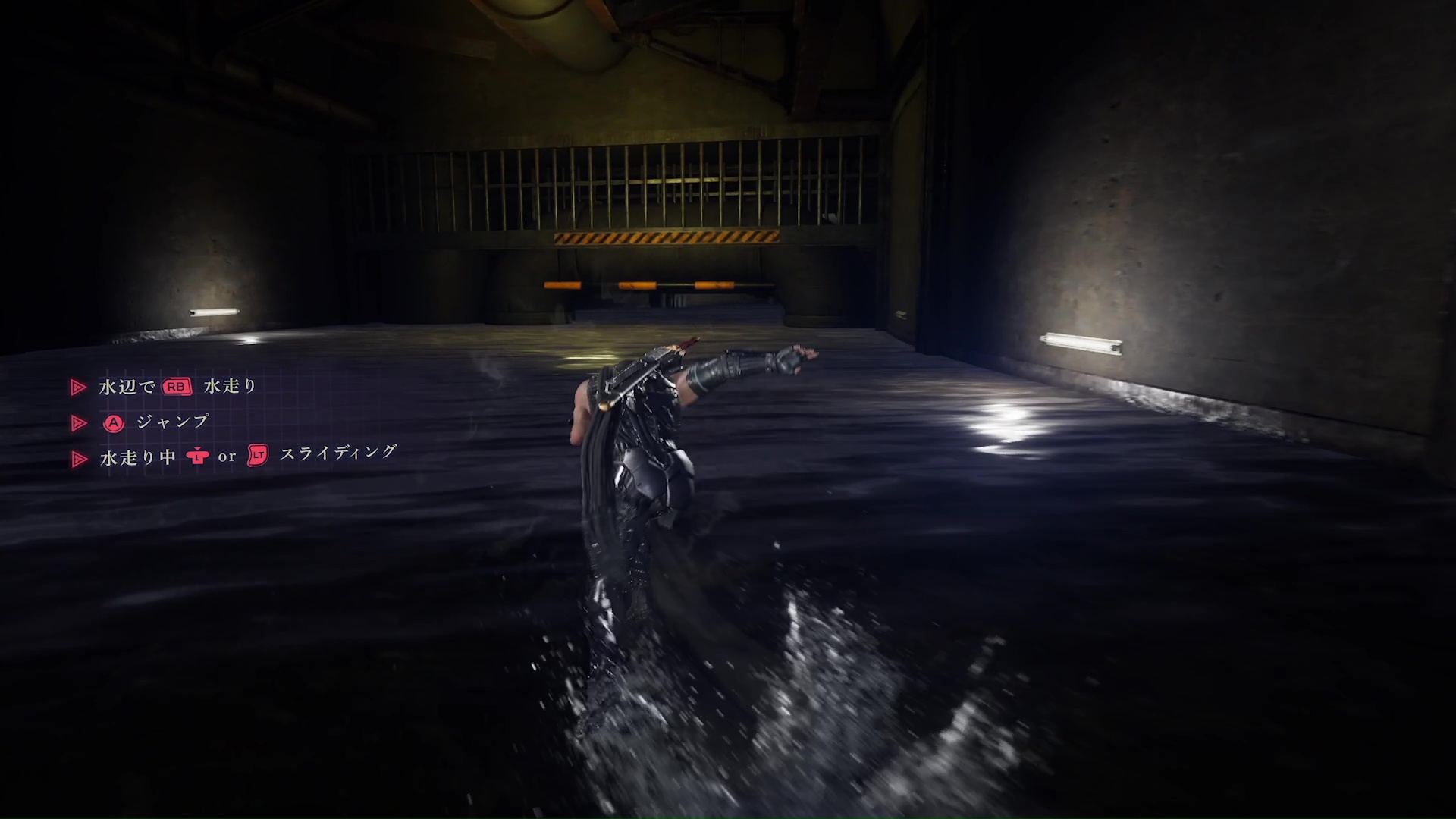Click the A button prompt icon
The height and width of the screenshot is (819, 1456).
tap(113, 423)
